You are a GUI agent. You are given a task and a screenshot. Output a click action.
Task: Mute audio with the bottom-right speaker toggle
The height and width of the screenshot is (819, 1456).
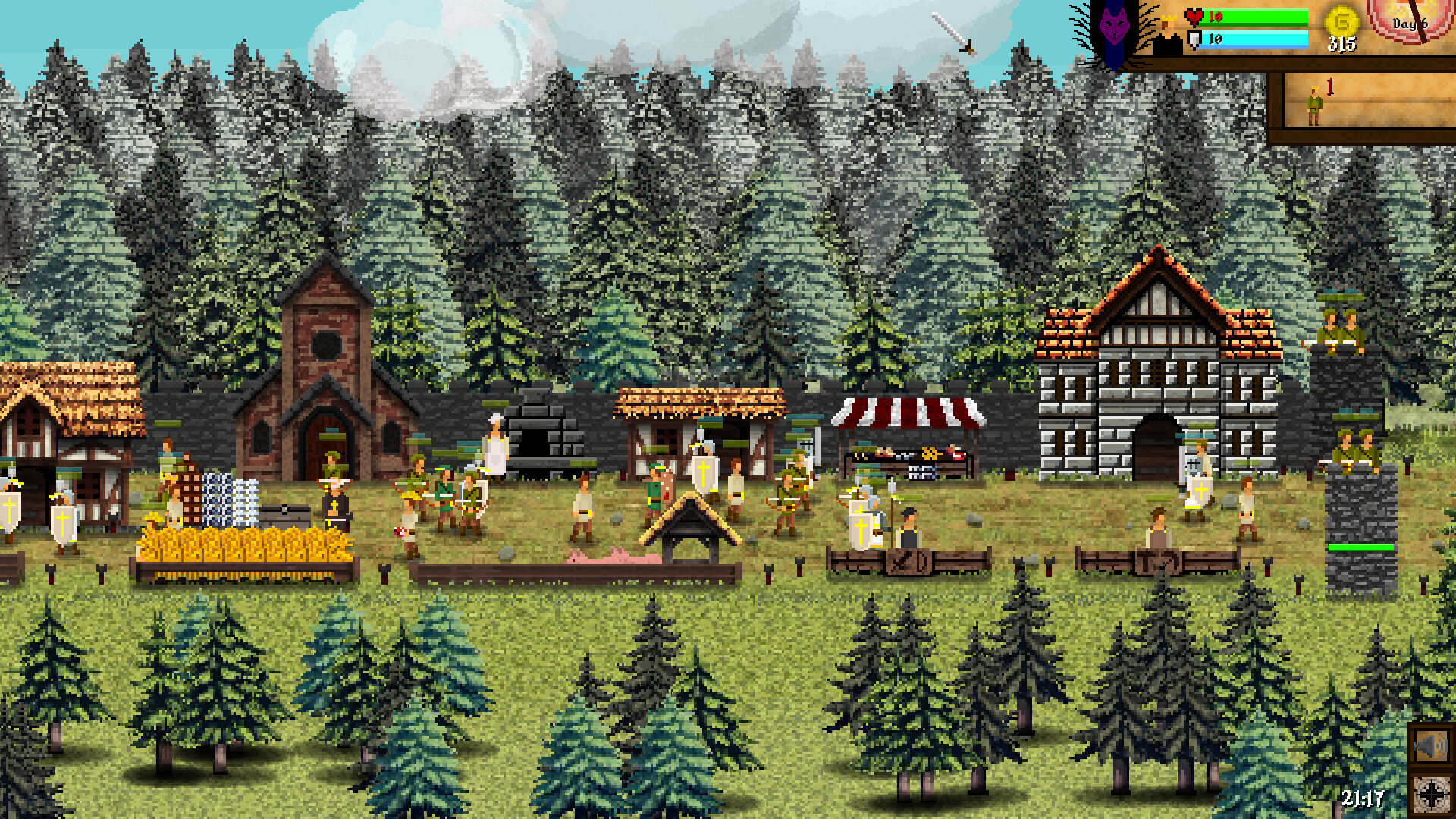pos(1432,747)
